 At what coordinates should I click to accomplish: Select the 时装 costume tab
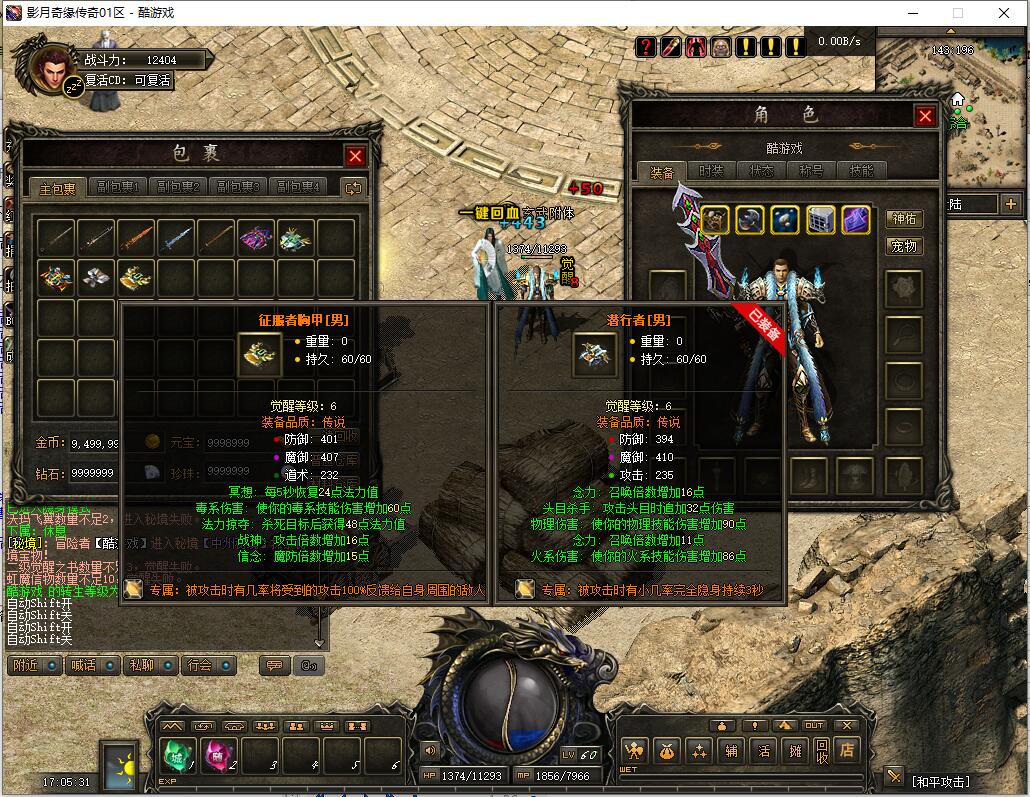(711, 171)
